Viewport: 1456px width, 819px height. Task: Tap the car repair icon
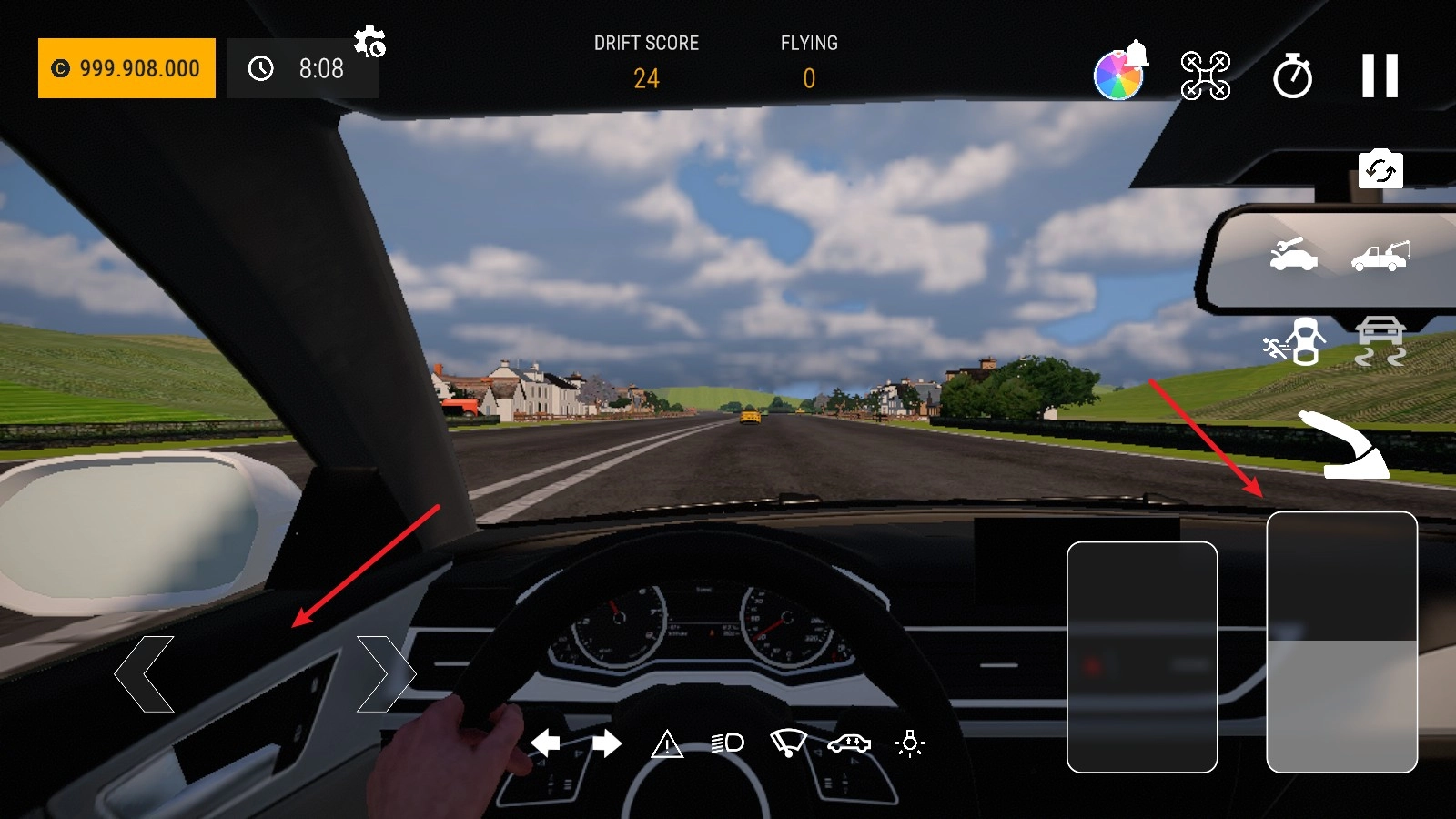point(1293,255)
